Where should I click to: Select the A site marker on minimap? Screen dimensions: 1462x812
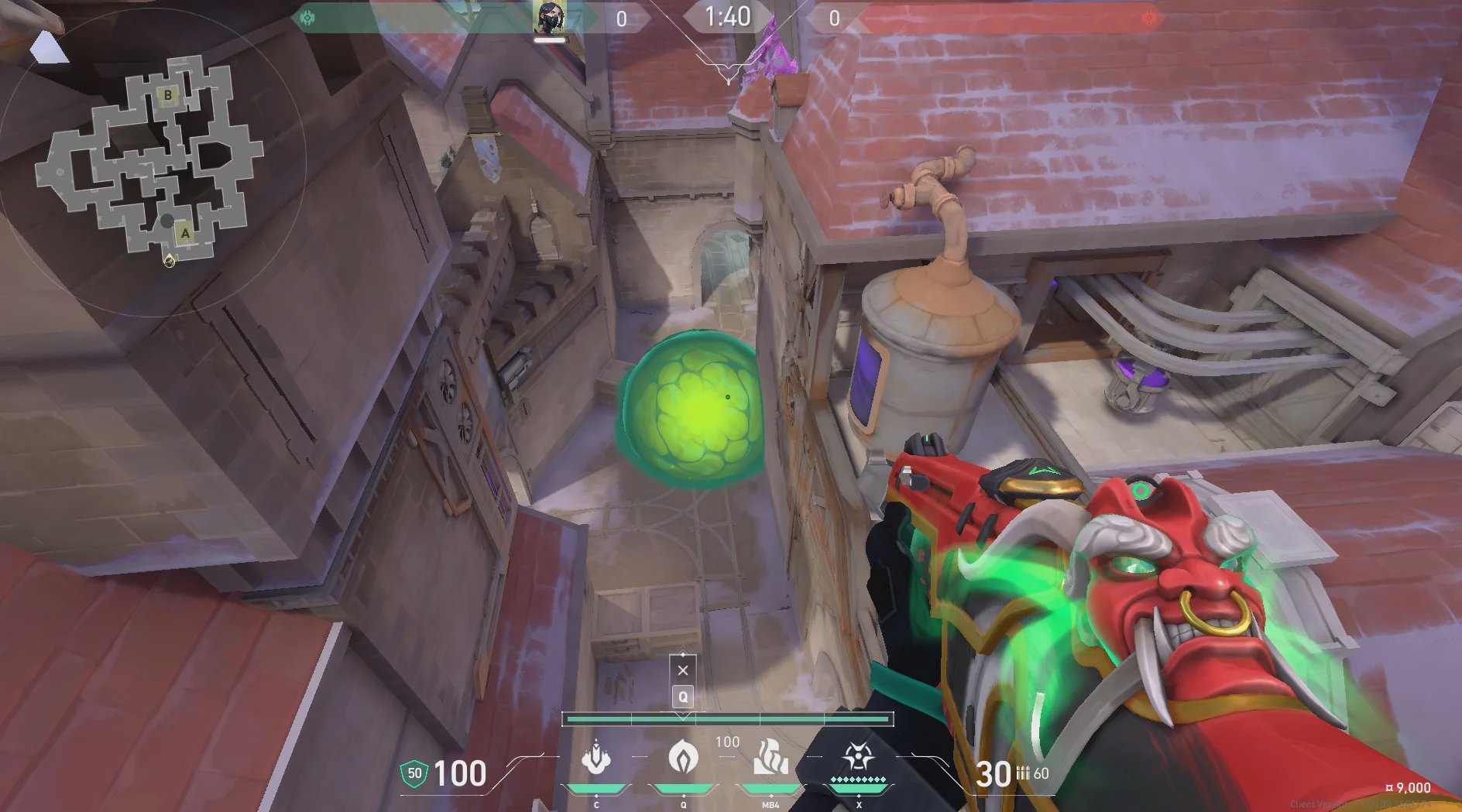184,233
